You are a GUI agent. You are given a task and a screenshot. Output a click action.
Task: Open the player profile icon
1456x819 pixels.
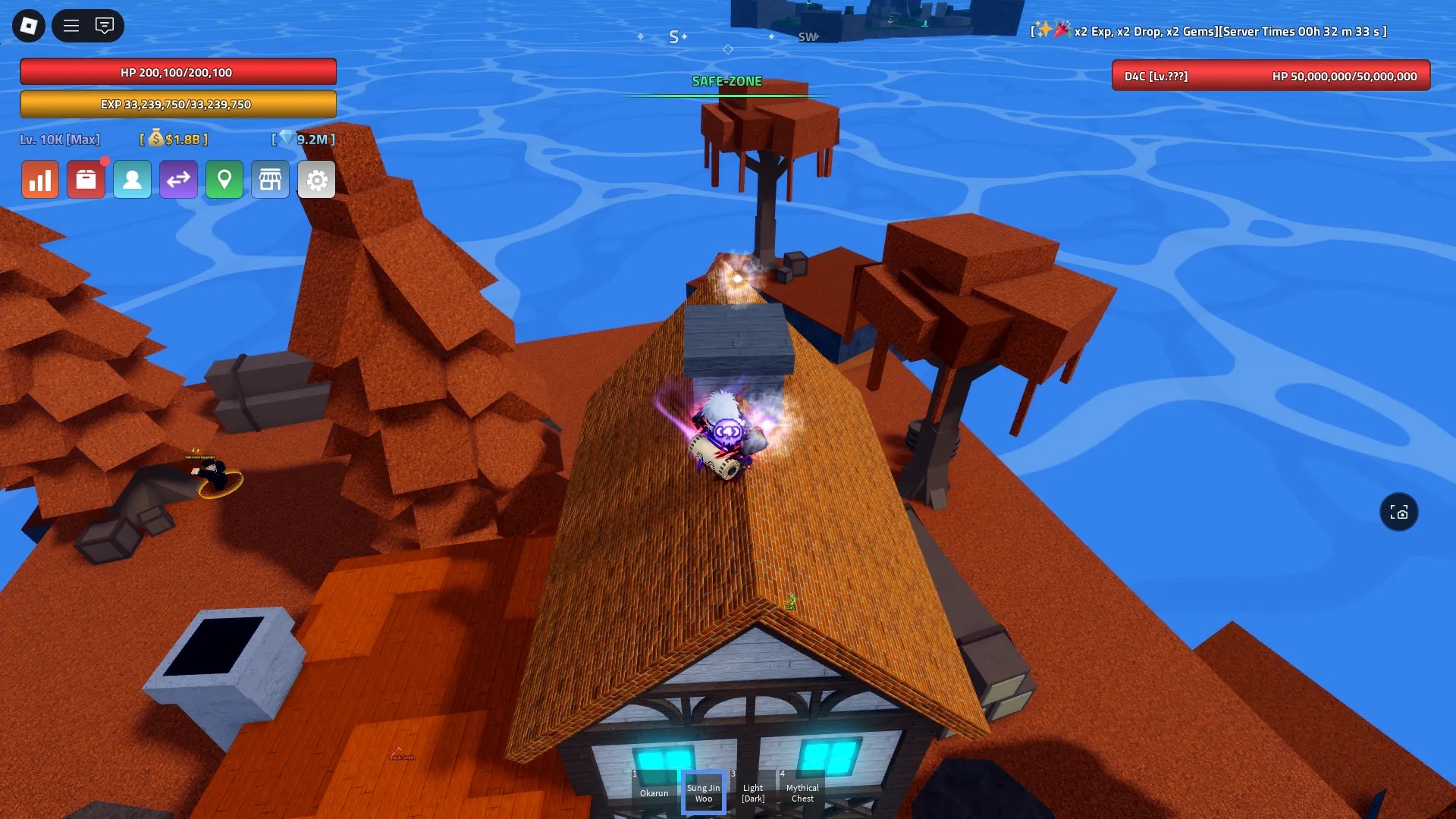click(x=133, y=179)
